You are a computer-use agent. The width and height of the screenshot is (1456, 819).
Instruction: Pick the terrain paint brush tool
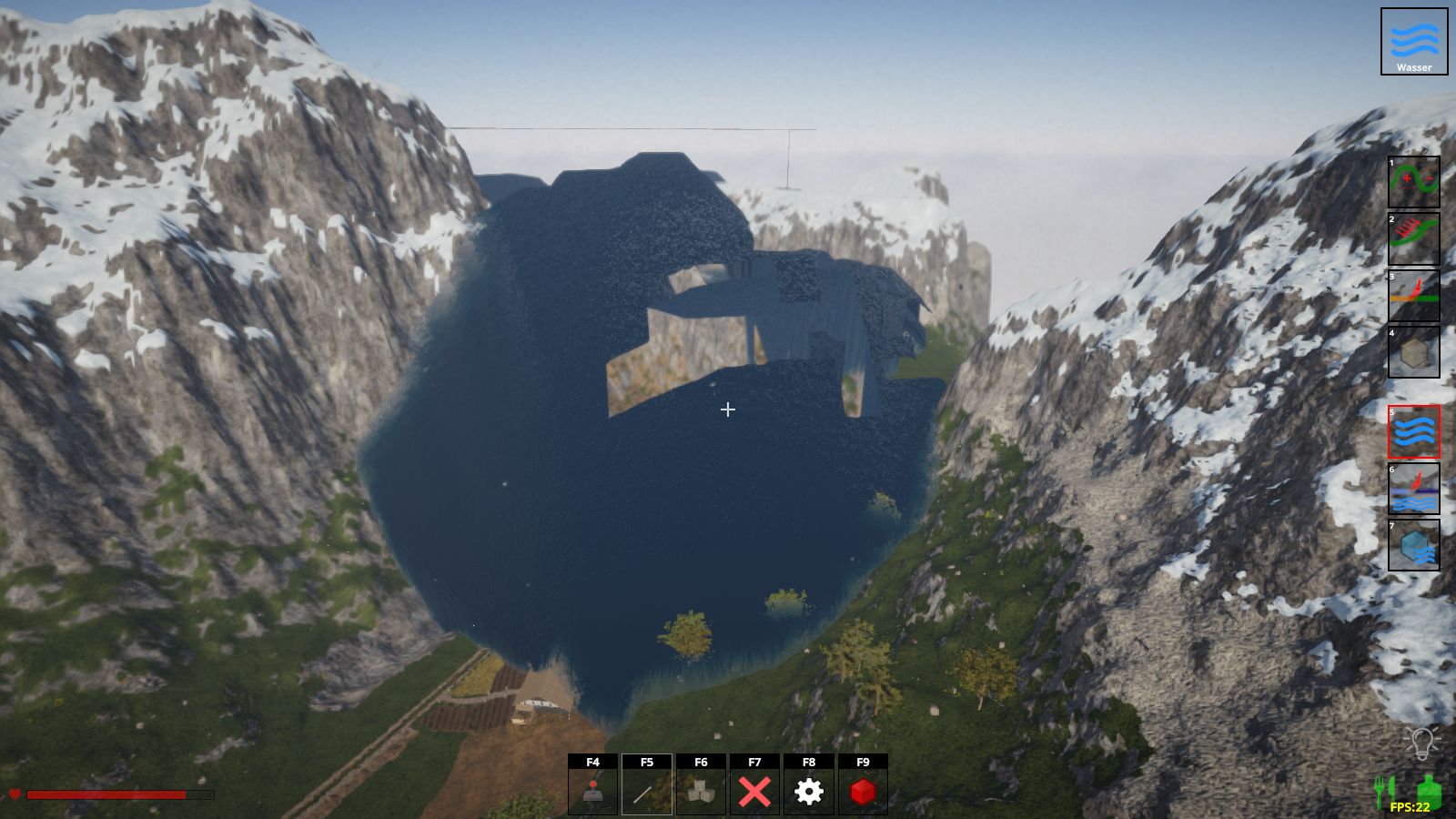click(1413, 295)
